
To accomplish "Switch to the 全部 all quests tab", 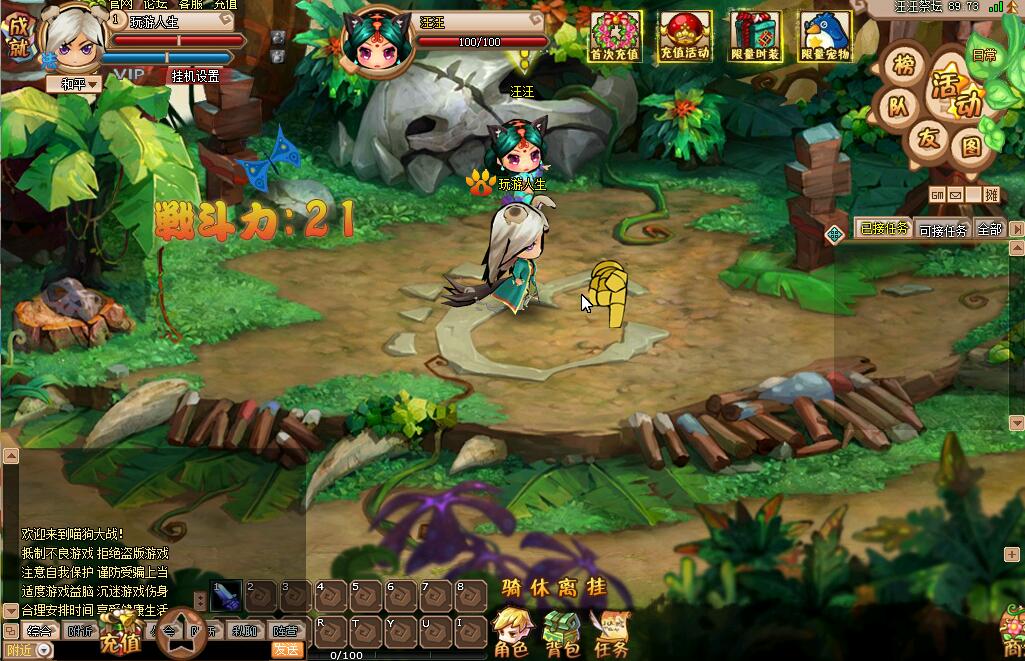I will [x=989, y=230].
